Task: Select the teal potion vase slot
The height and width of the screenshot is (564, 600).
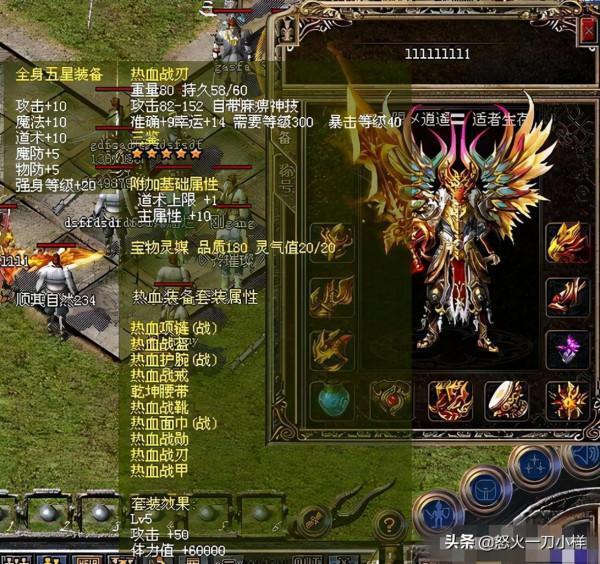Action: (330, 401)
